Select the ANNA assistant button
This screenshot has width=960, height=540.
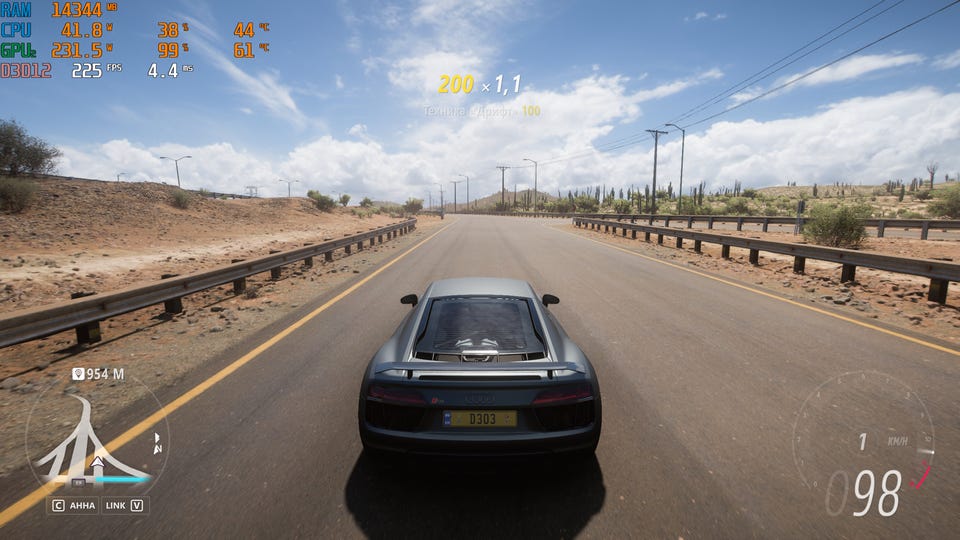[74, 505]
